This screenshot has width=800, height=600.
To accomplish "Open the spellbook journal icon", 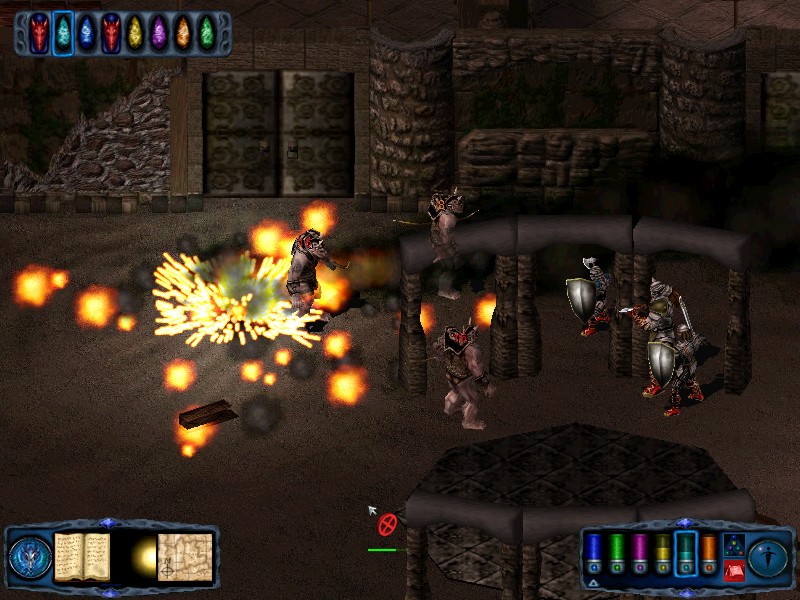I will (82, 557).
